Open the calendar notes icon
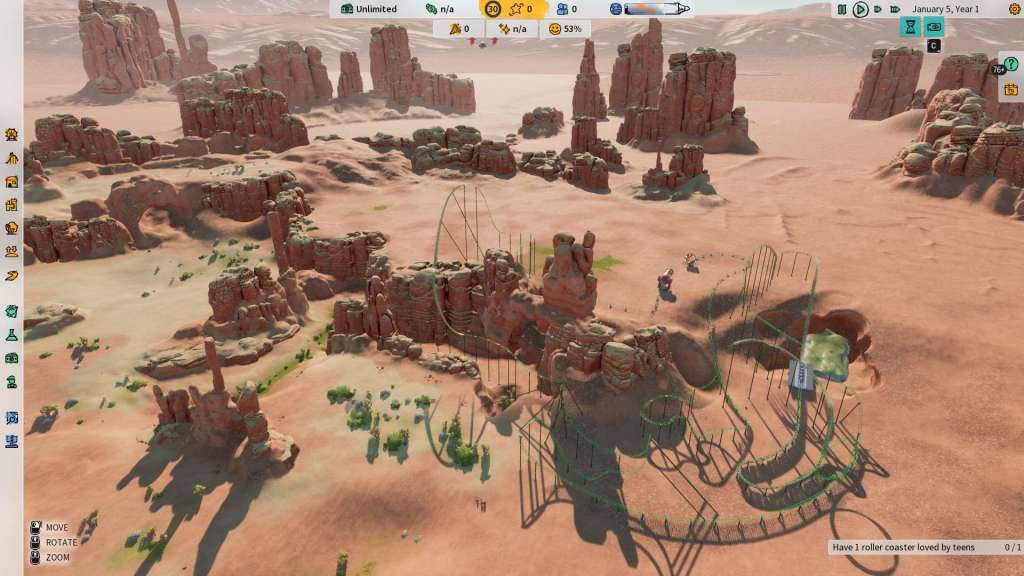Image resolution: width=1024 pixels, height=576 pixels. (1012, 89)
